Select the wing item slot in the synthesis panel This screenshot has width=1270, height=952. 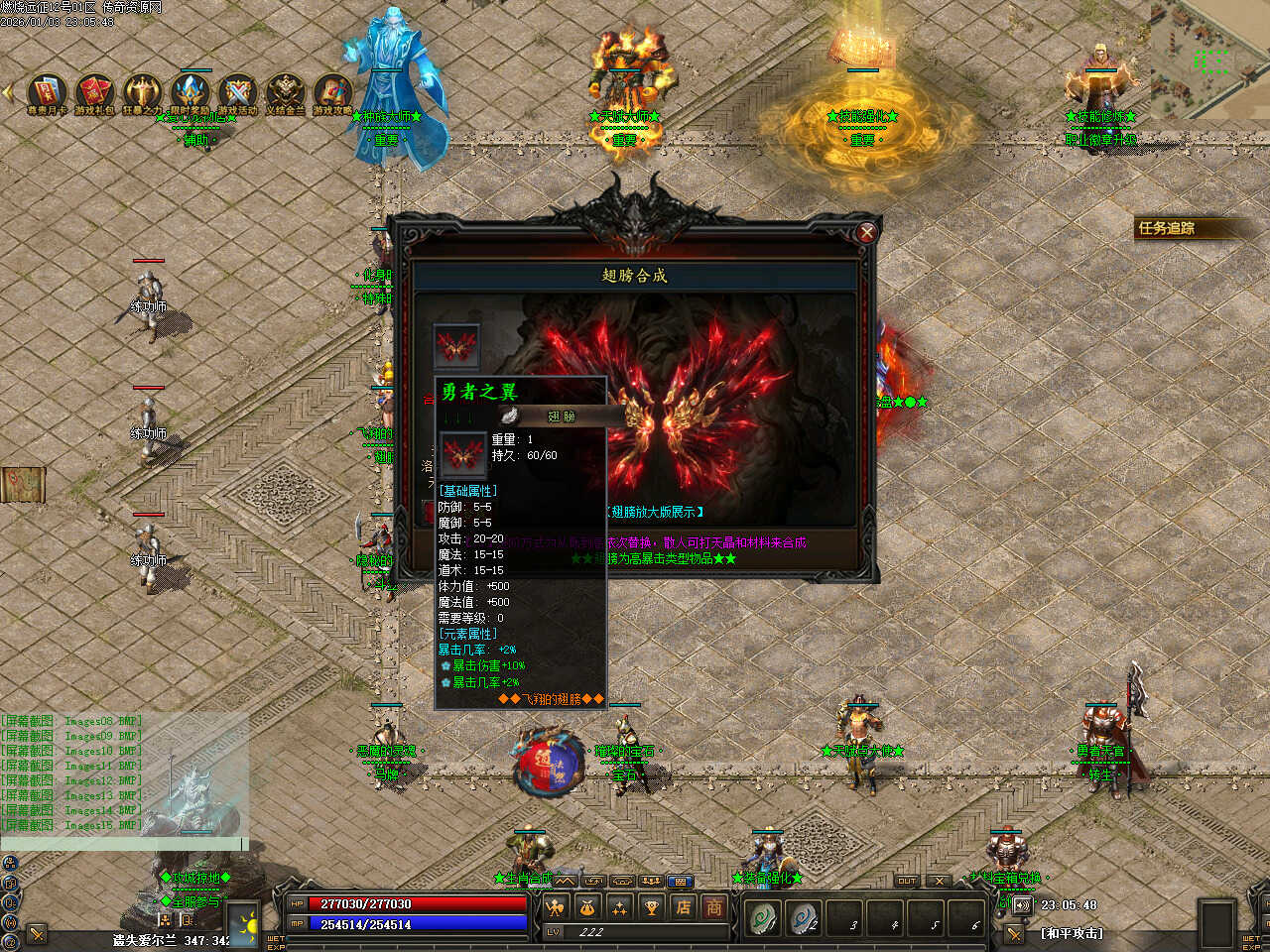[x=456, y=347]
